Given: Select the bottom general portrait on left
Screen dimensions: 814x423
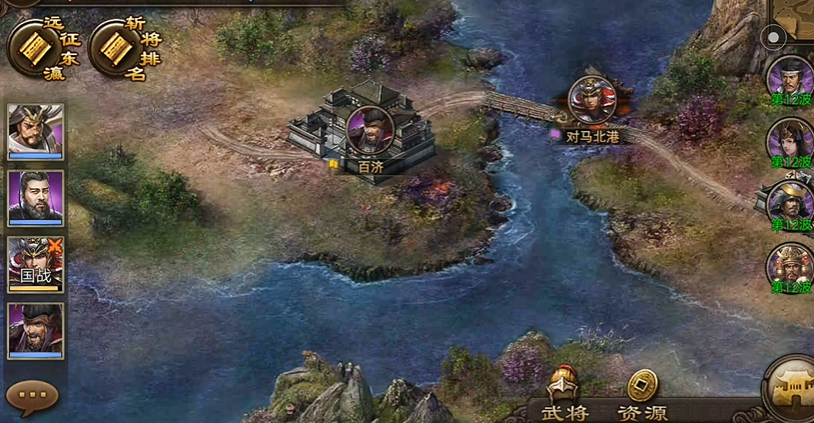Looking at the screenshot, I should click(x=36, y=330).
